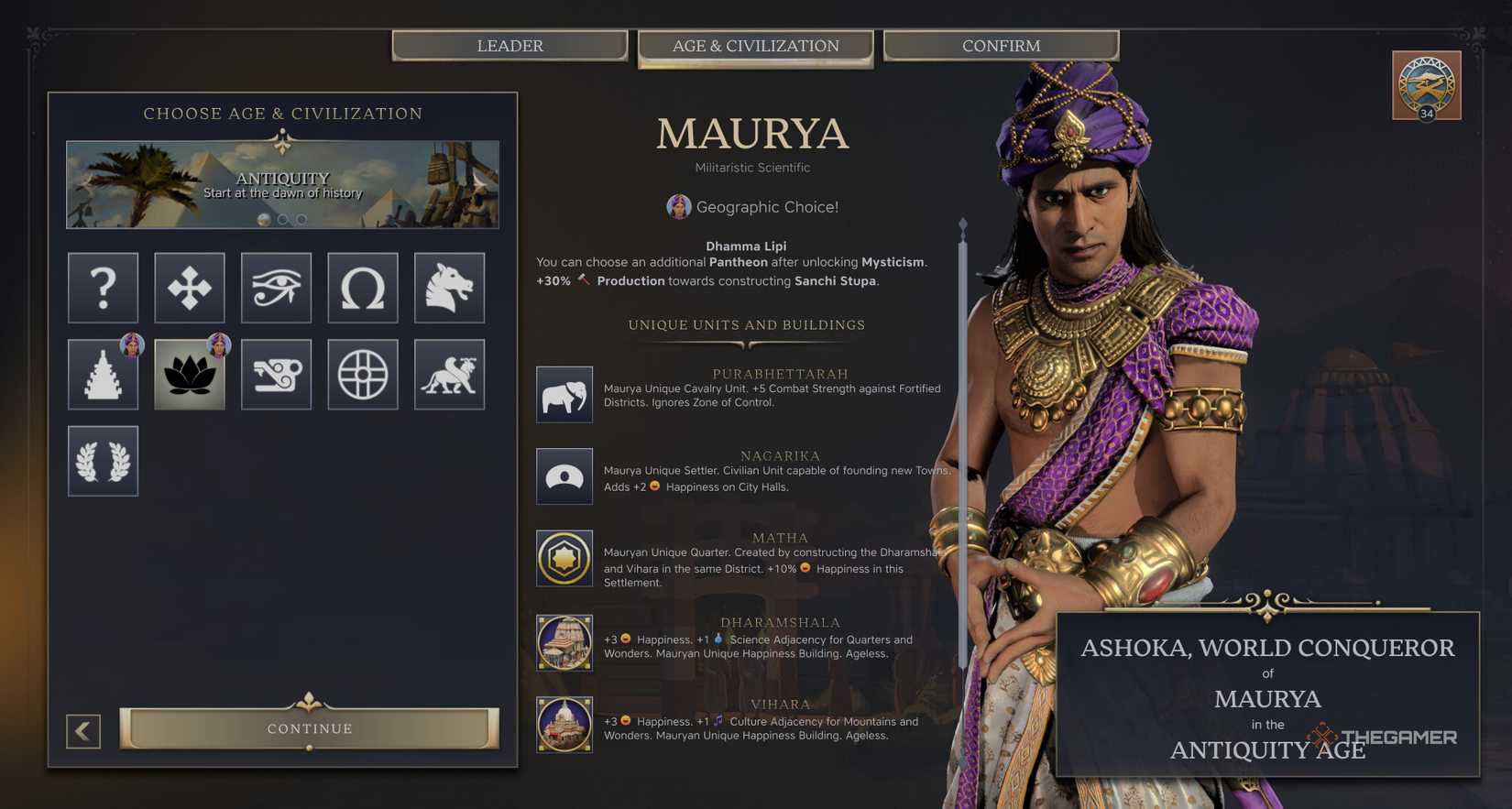Click the leader badge on the temple icon

click(133, 346)
